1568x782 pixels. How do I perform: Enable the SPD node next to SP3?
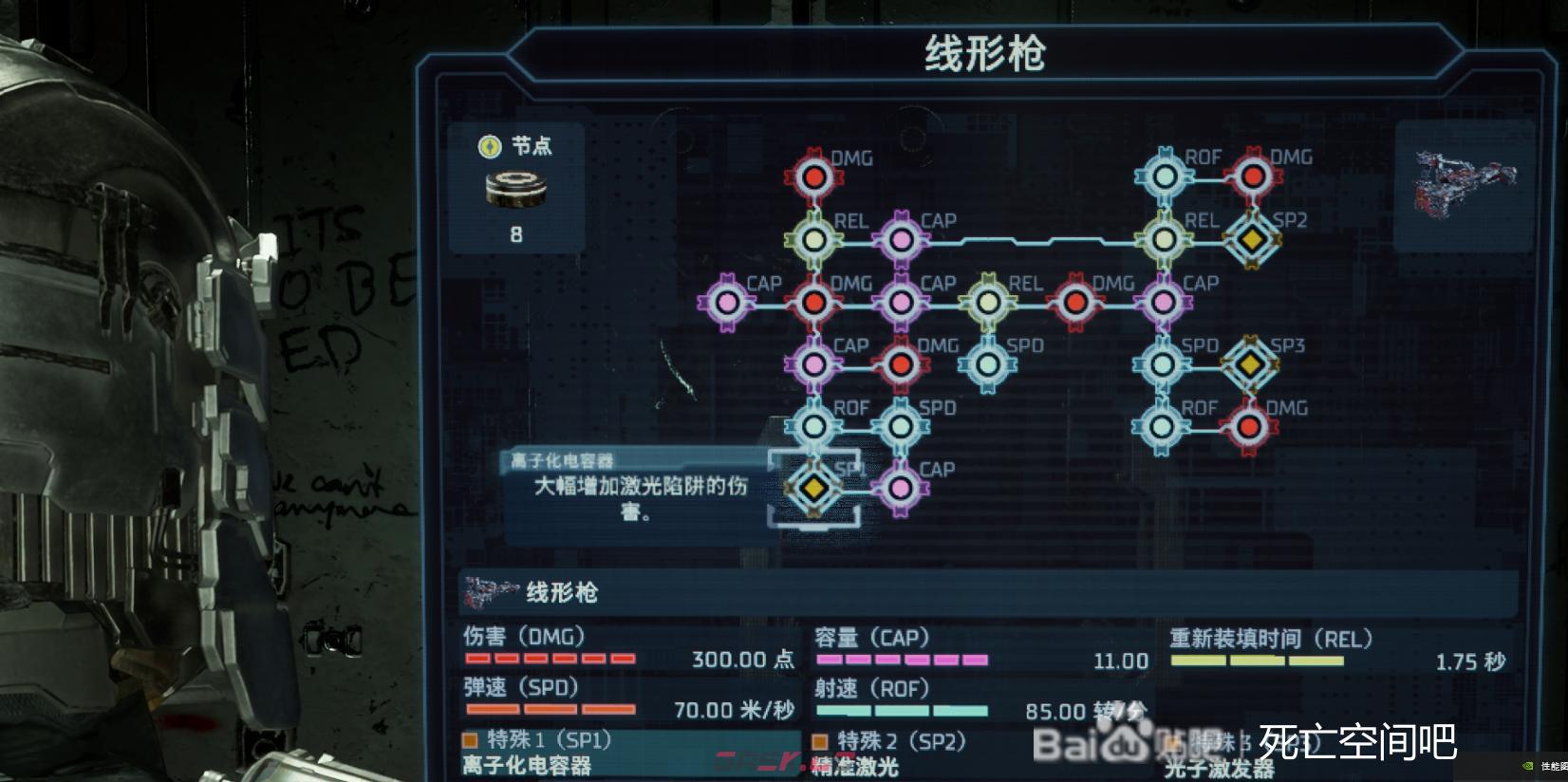[1162, 363]
